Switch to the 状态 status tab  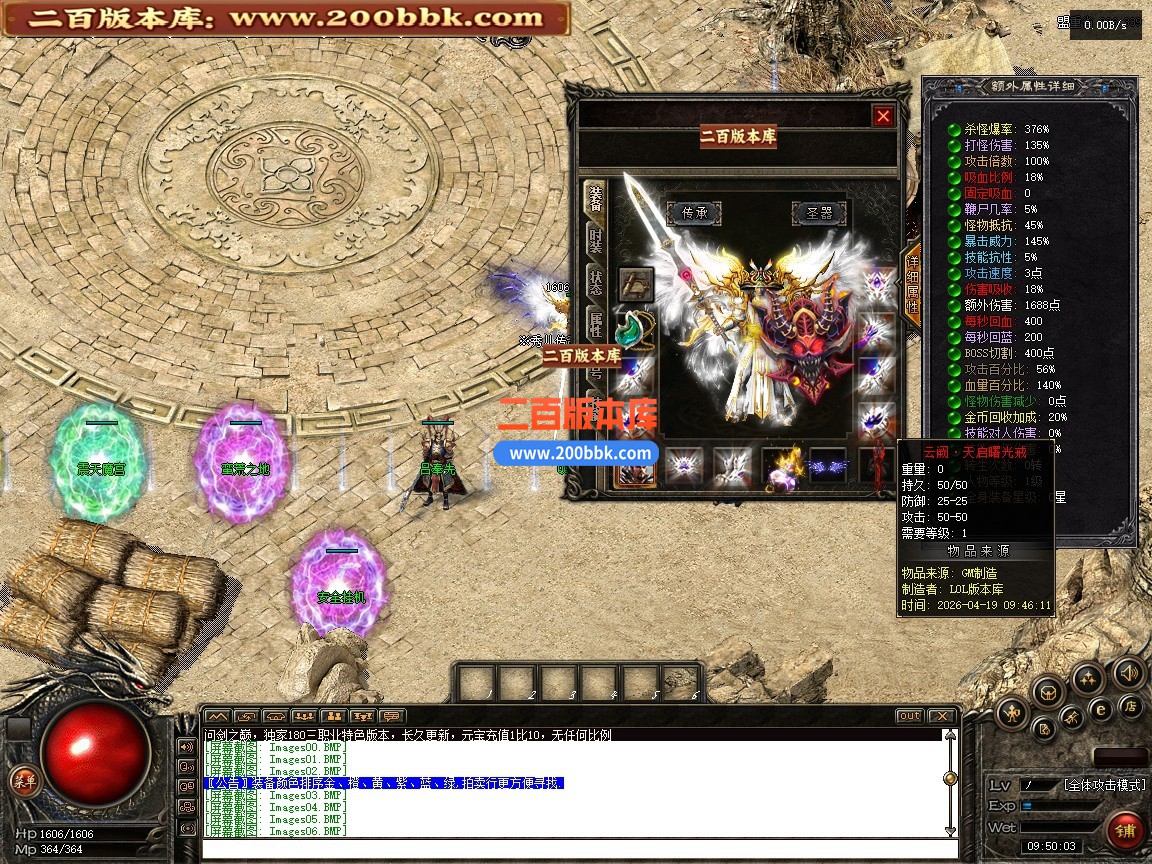595,281
